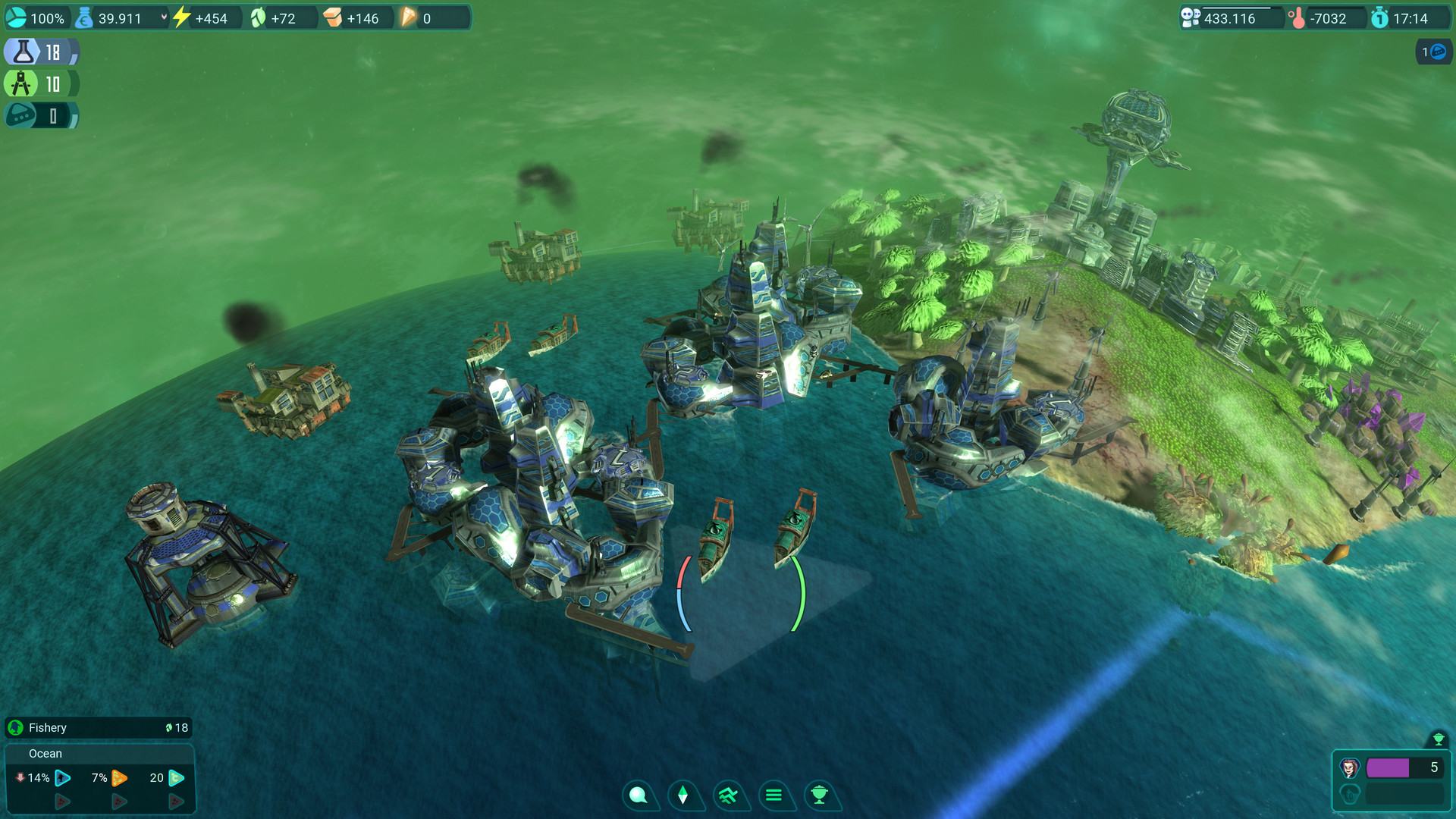Open the speech bubble messages button
1456x819 pixels.
(x=639, y=795)
